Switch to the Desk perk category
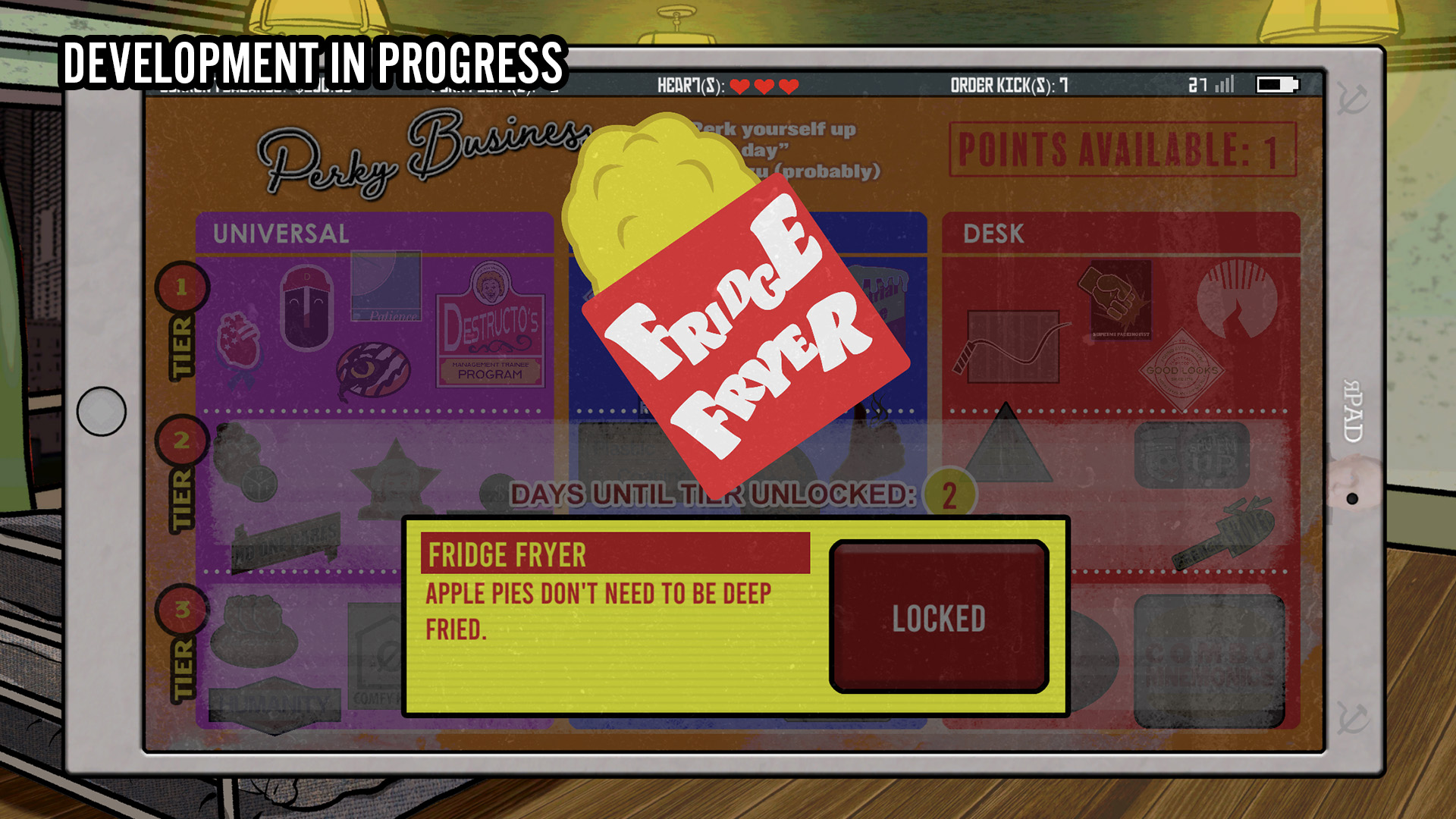 tap(994, 234)
